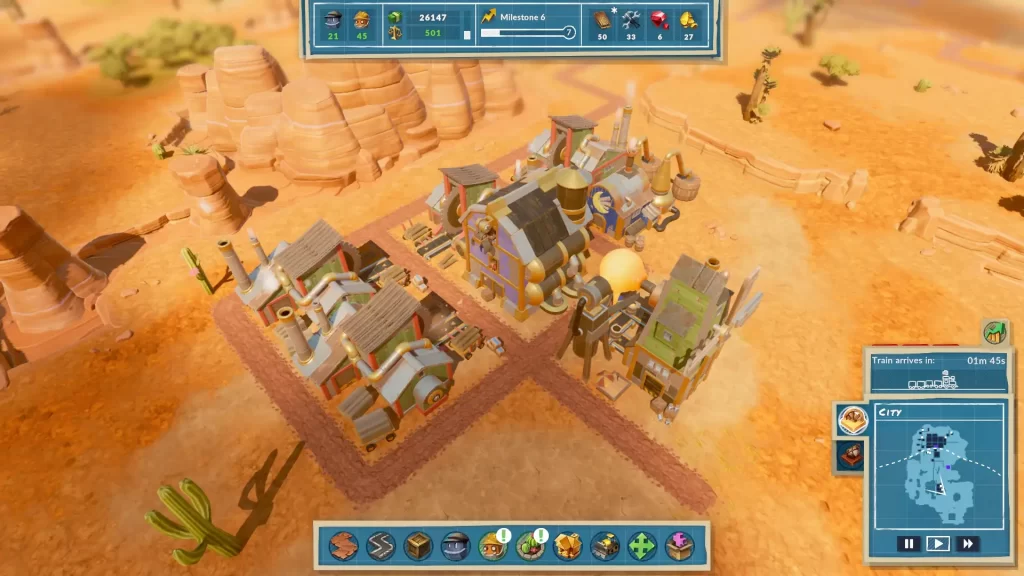
Task: Pause the game speed
Action: point(908,544)
